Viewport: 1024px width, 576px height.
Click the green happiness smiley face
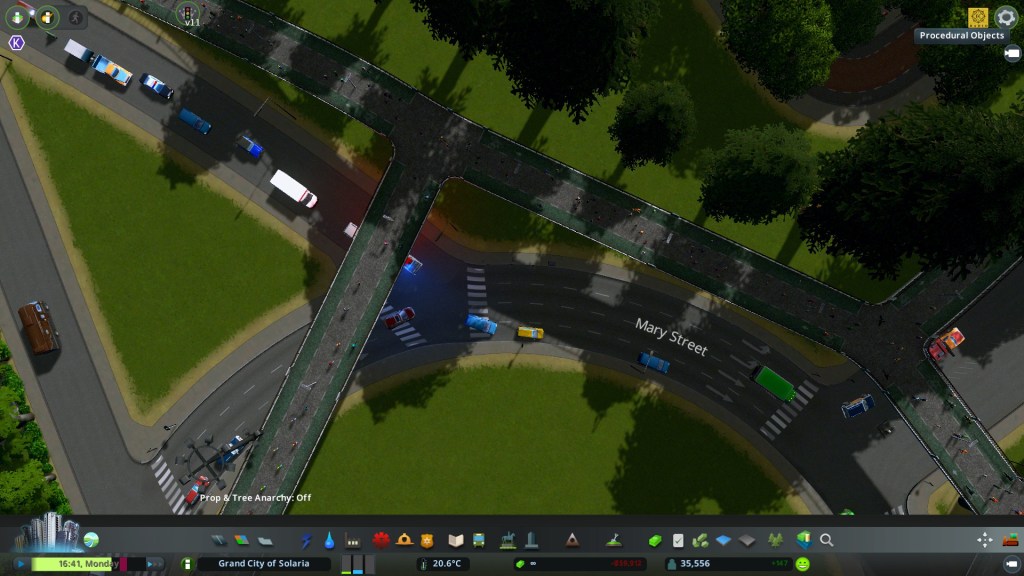[803, 564]
